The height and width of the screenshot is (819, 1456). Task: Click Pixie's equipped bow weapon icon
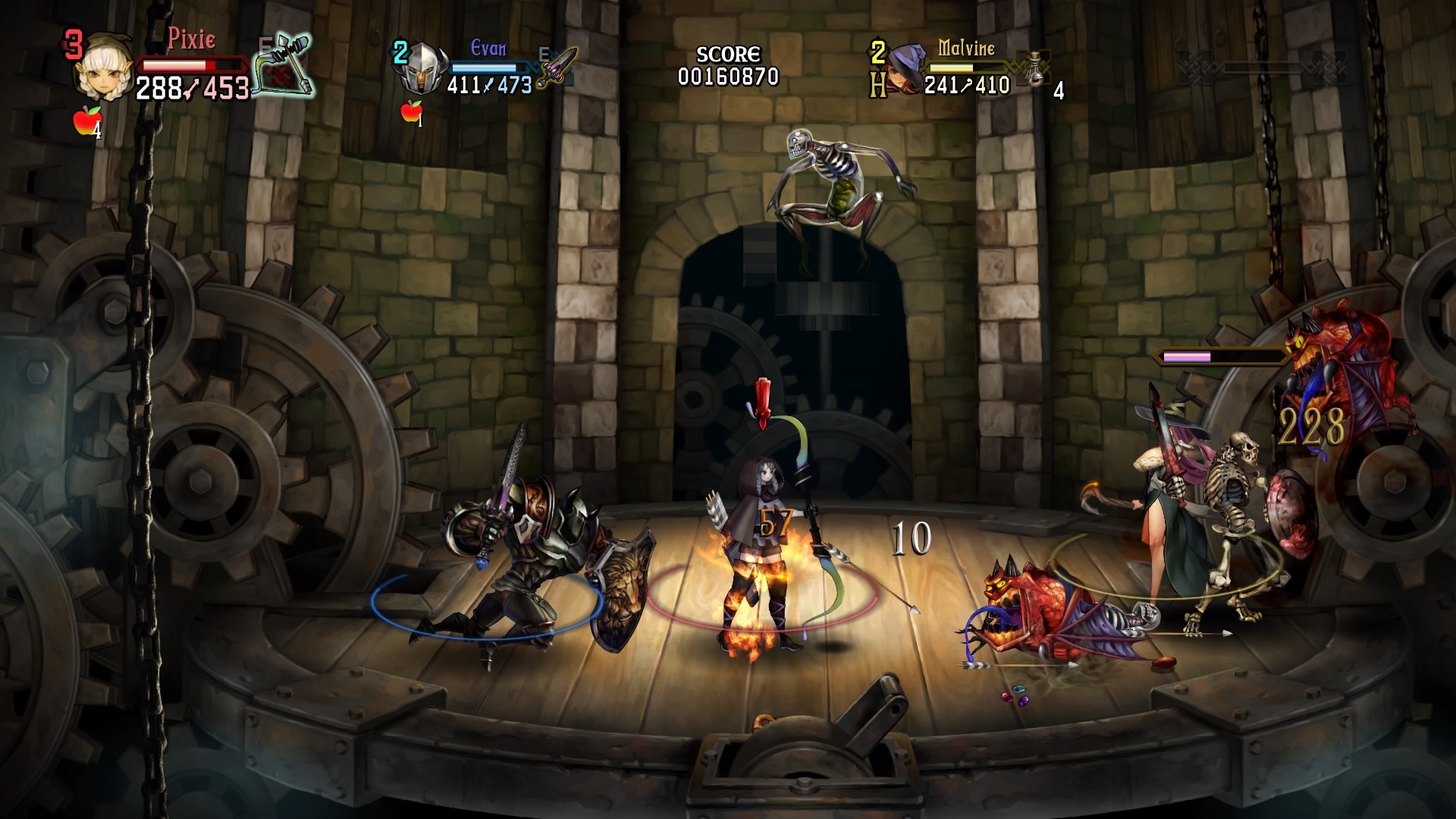coord(285,65)
